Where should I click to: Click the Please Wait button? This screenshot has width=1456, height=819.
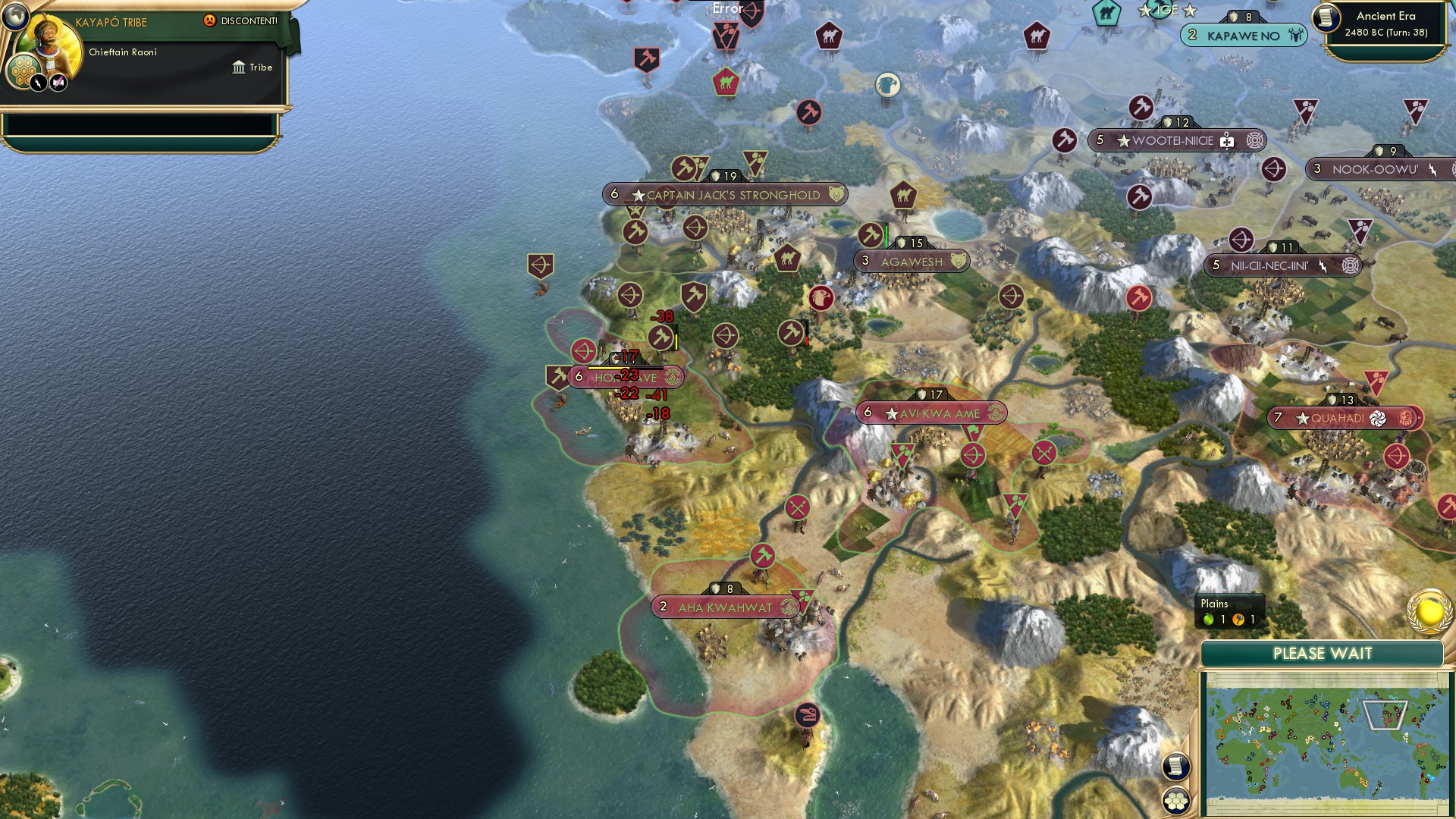click(1323, 652)
